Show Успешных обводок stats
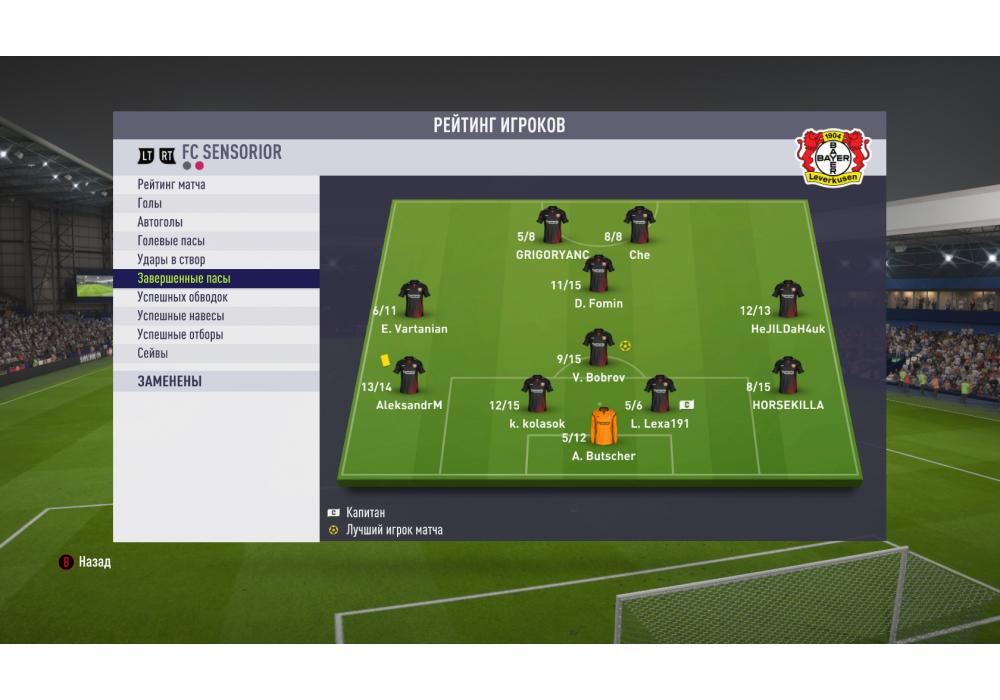The width and height of the screenshot is (1000, 700). (x=182, y=297)
